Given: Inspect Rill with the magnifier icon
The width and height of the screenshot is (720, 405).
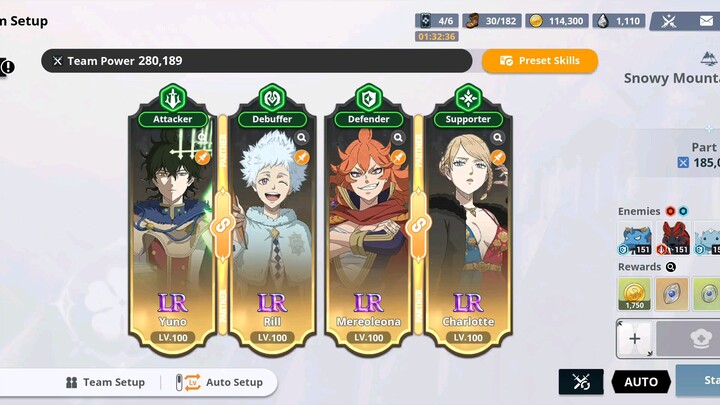Looking at the screenshot, I should click(302, 138).
